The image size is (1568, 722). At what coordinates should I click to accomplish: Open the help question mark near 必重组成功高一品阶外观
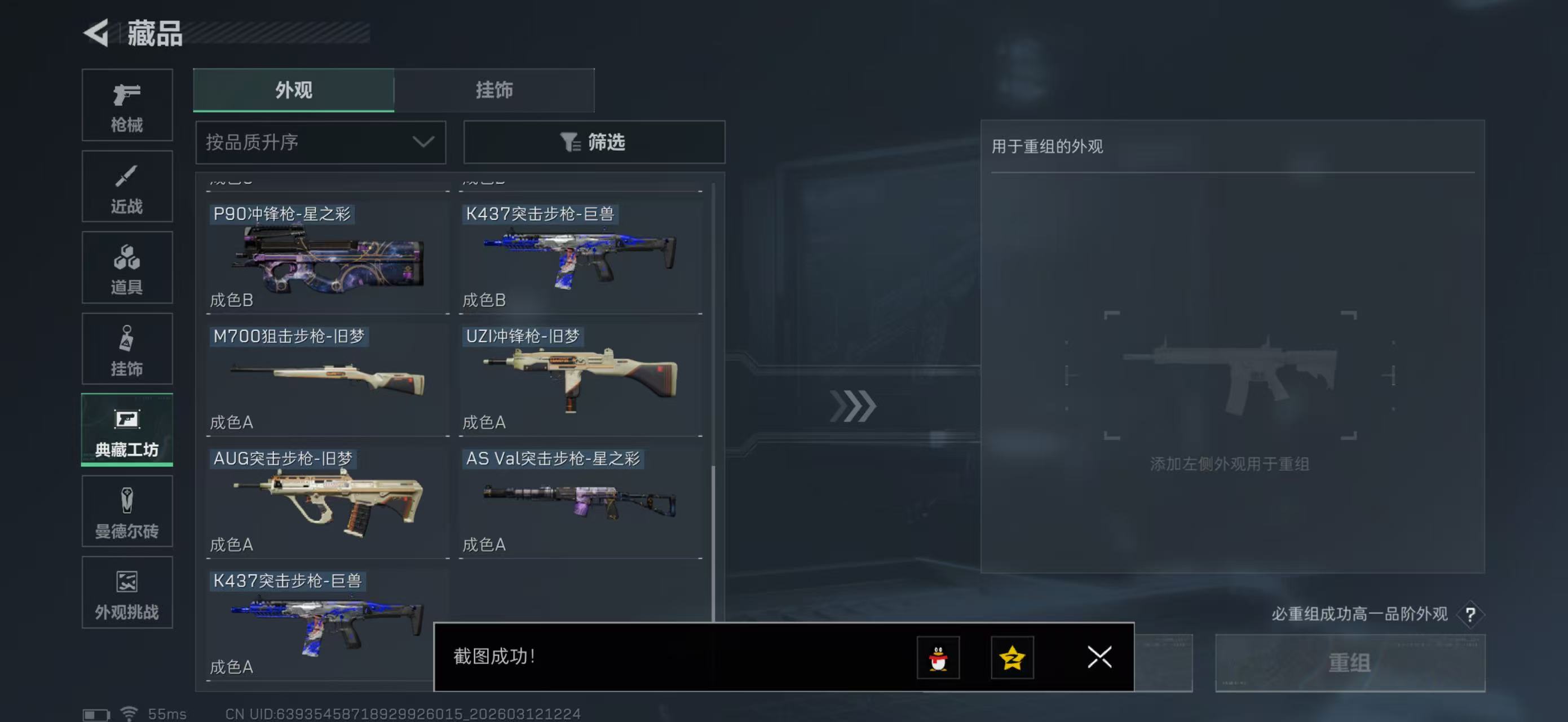pos(1470,614)
